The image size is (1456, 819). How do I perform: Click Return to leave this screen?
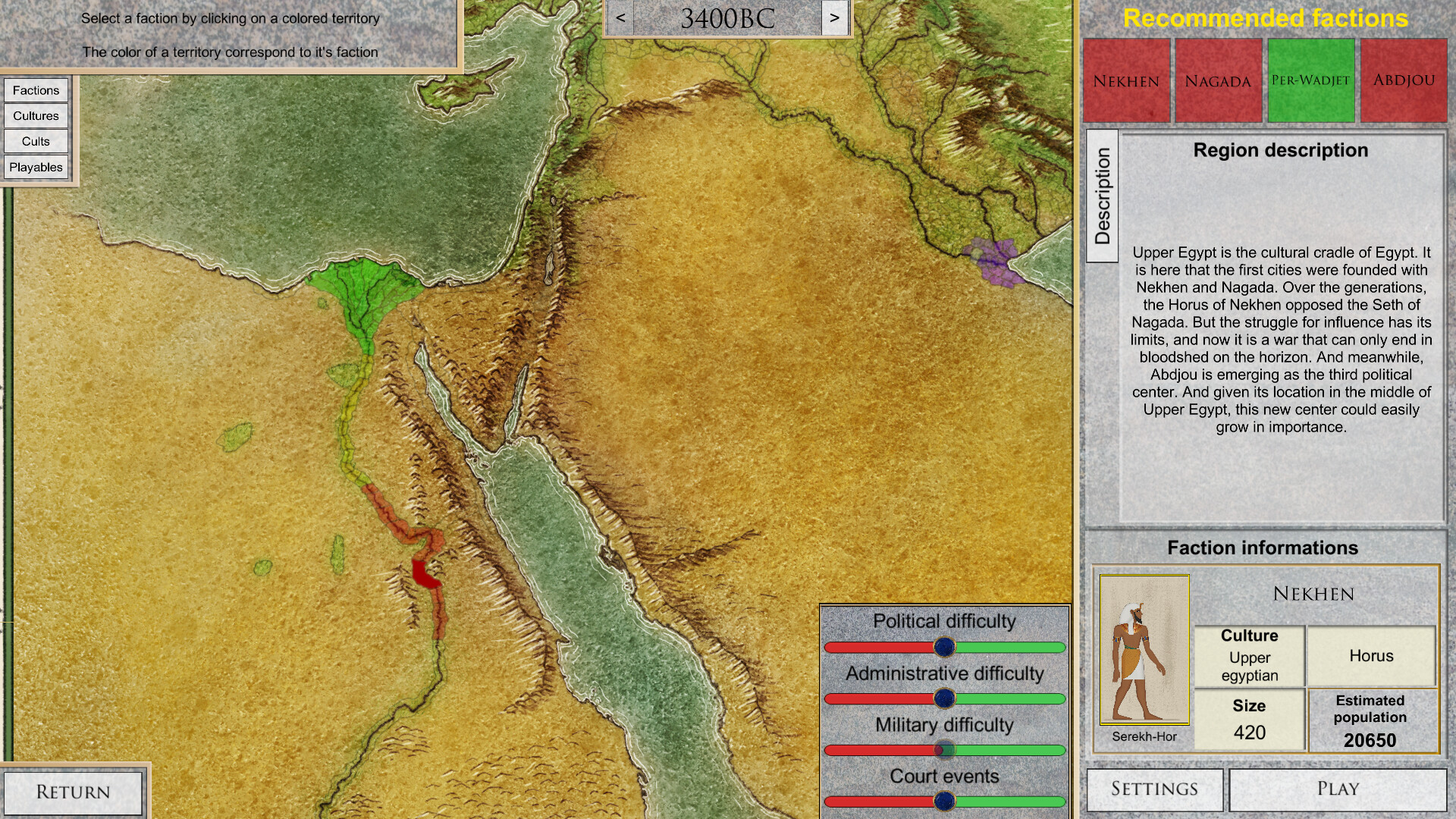click(x=74, y=791)
